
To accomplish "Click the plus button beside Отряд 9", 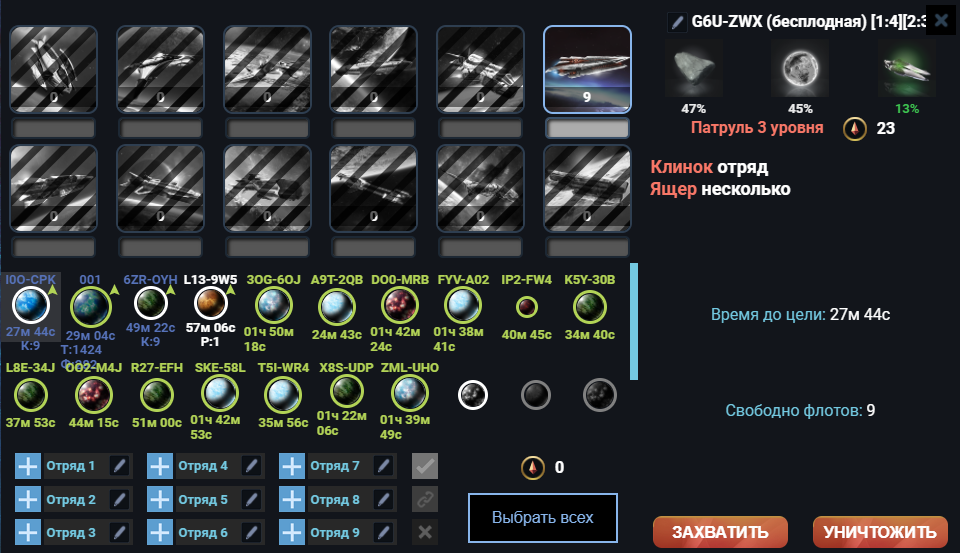I will [291, 533].
